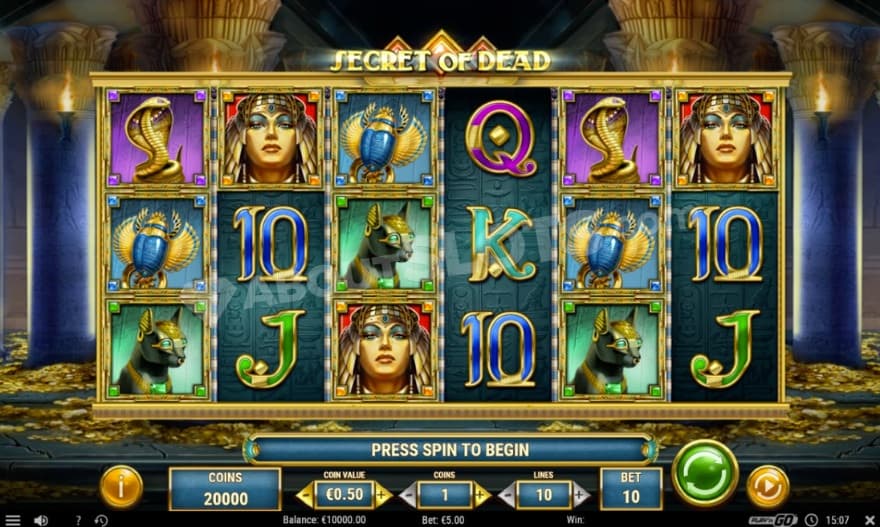Open the help question mark
The image size is (880, 527).
79,520
